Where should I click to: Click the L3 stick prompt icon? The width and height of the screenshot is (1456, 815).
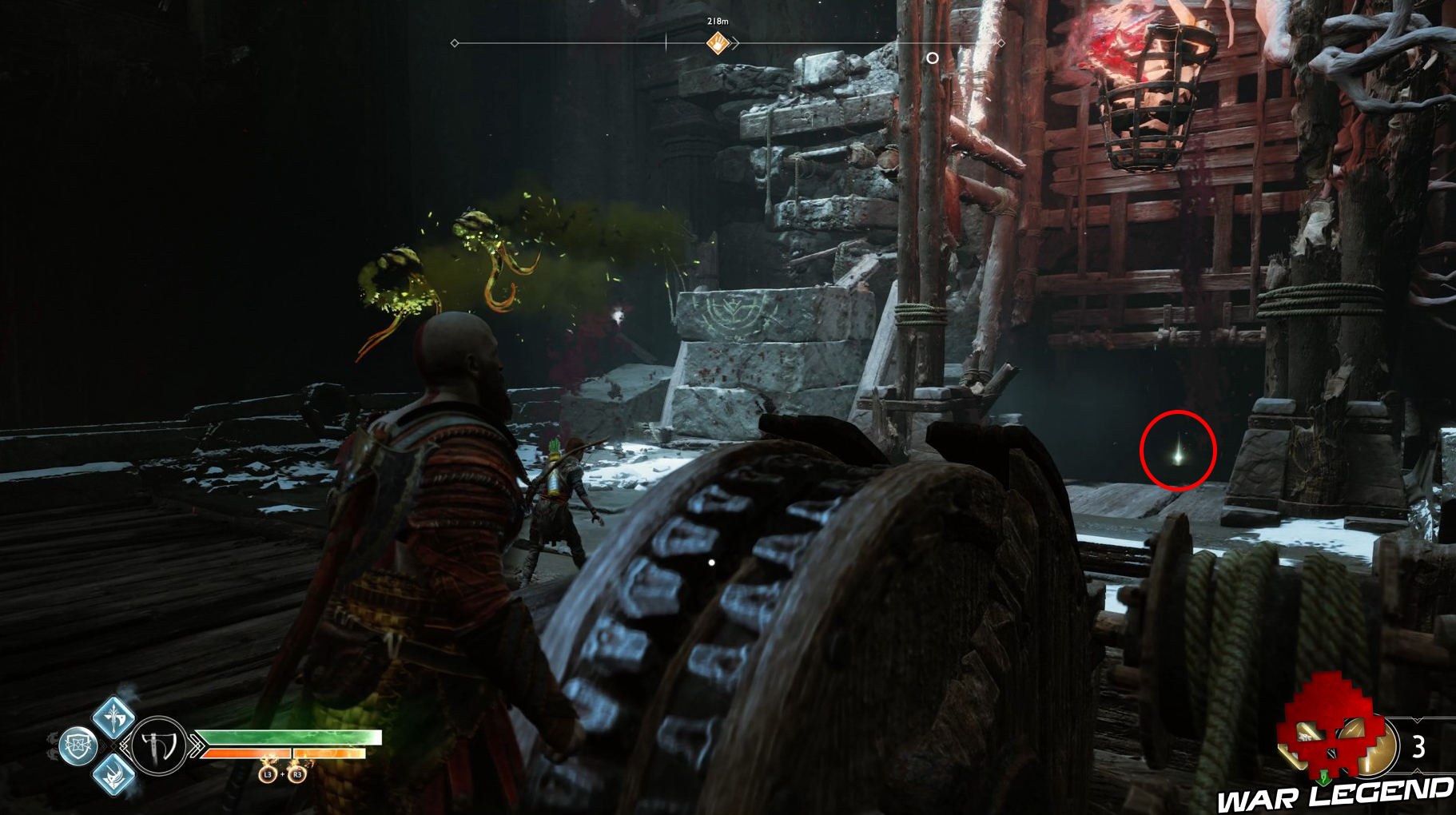click(x=268, y=773)
